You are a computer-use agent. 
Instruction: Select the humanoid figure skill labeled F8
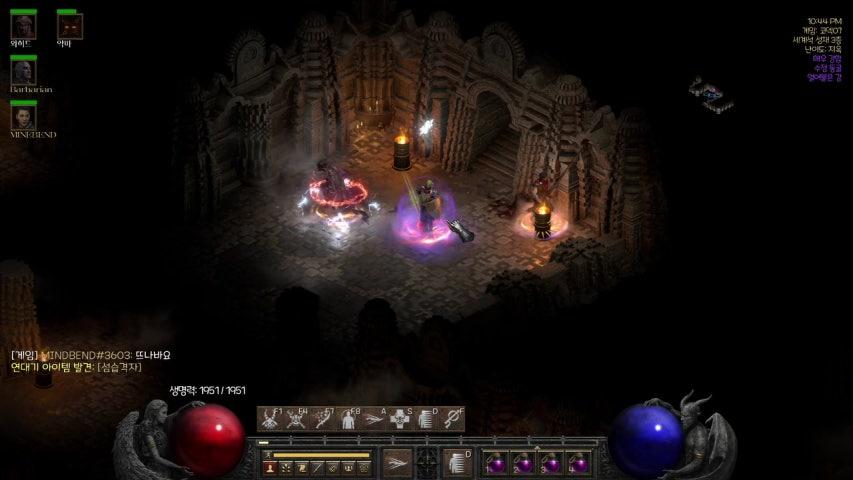click(348, 419)
